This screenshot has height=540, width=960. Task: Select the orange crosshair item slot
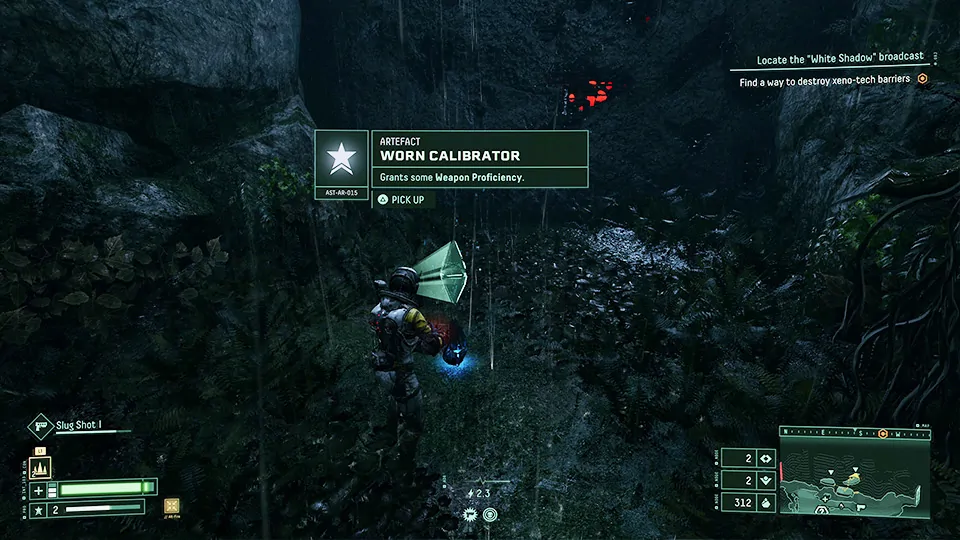point(173,506)
